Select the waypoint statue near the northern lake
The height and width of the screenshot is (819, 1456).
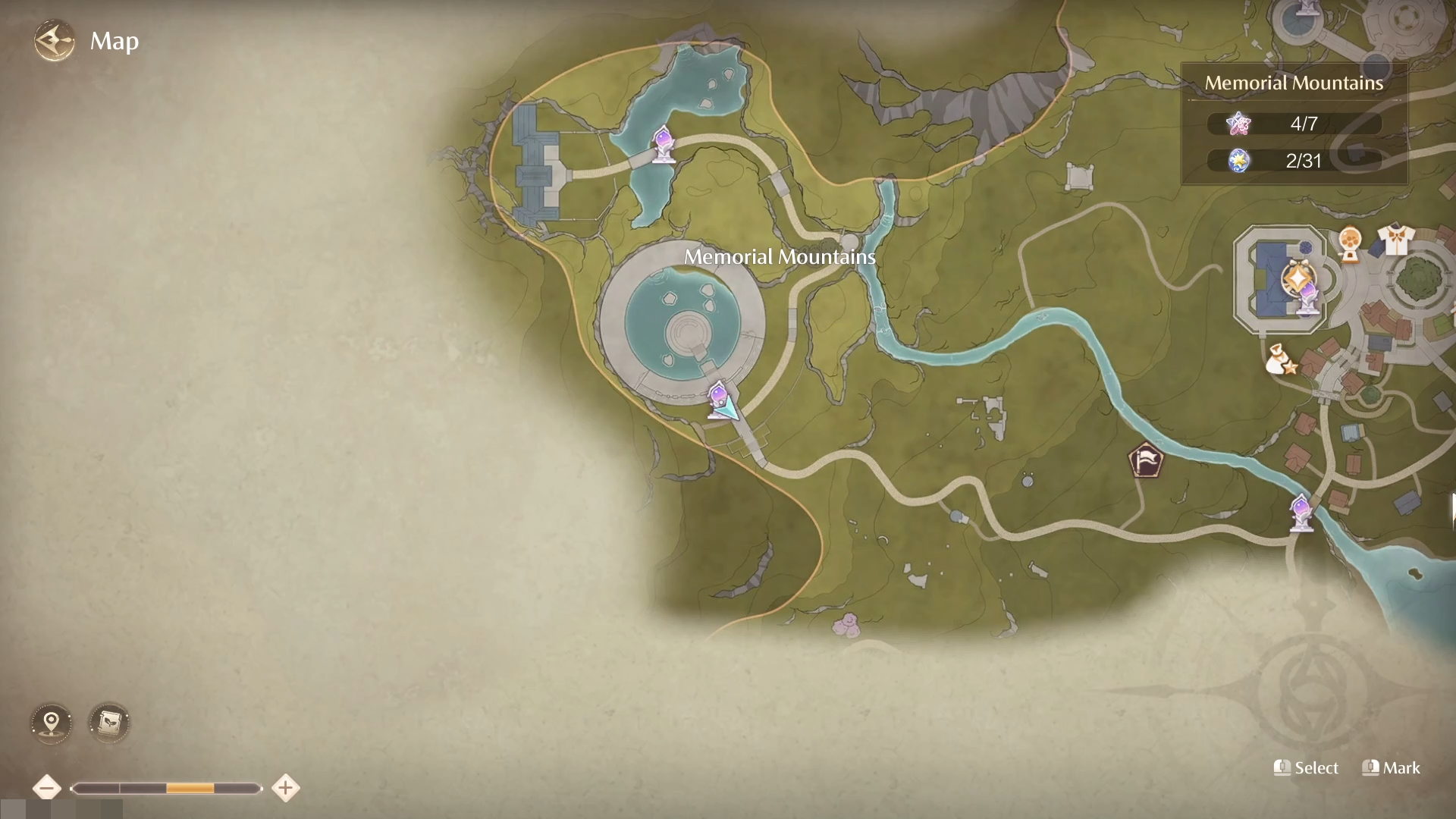point(662,145)
